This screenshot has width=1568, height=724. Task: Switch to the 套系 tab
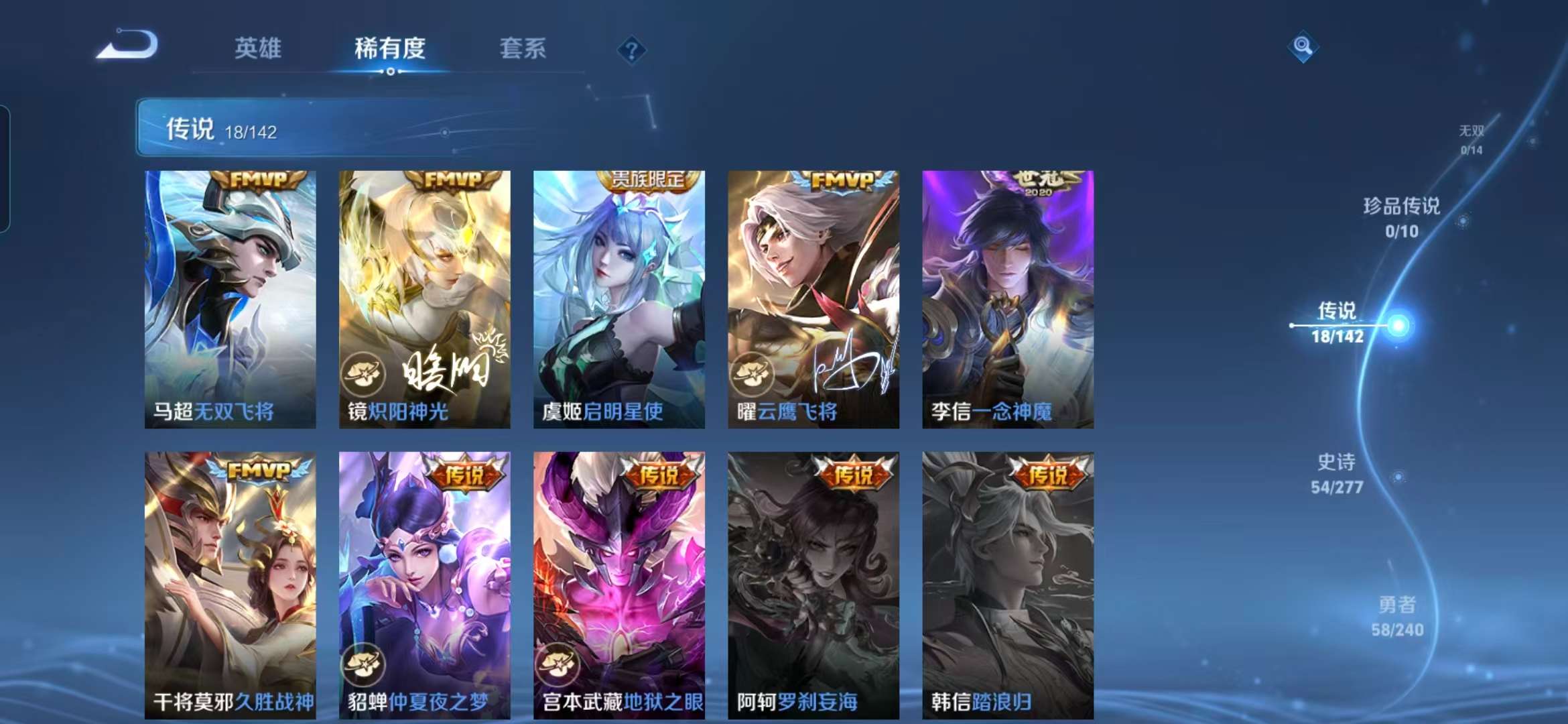coord(522,48)
